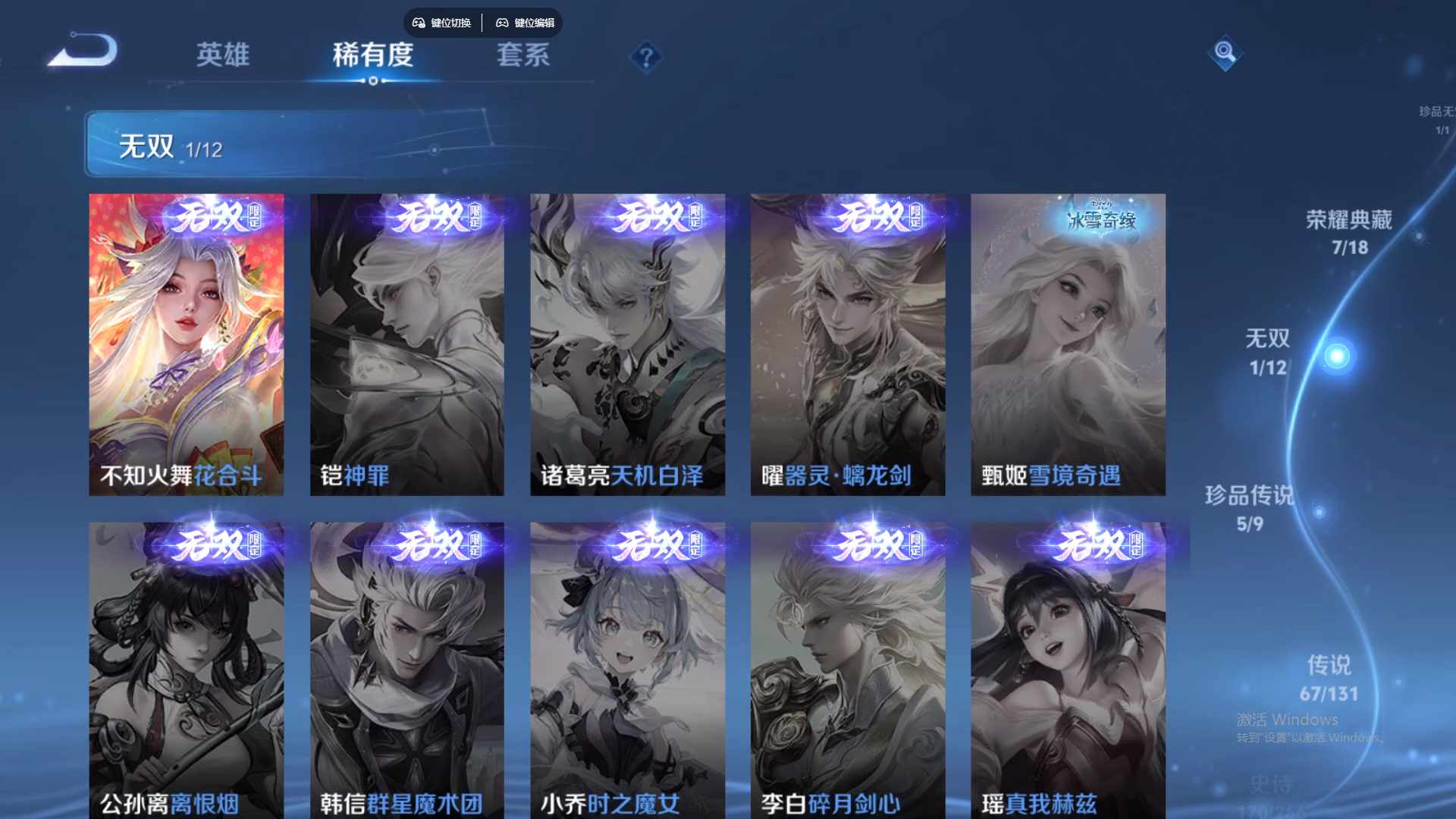Viewport: 1456px width, 819px height.
Task: Switch to the 套系 tab
Action: [x=523, y=55]
